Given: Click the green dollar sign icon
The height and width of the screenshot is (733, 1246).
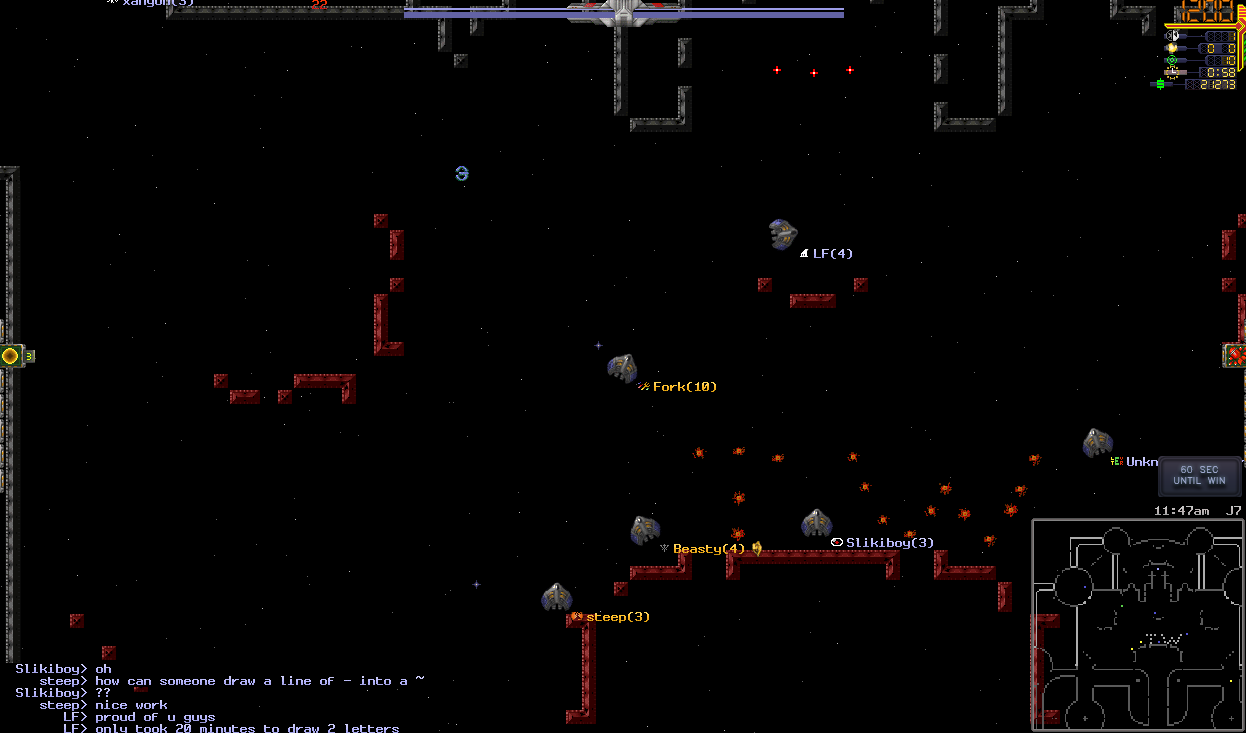Looking at the screenshot, I should click(1161, 85).
